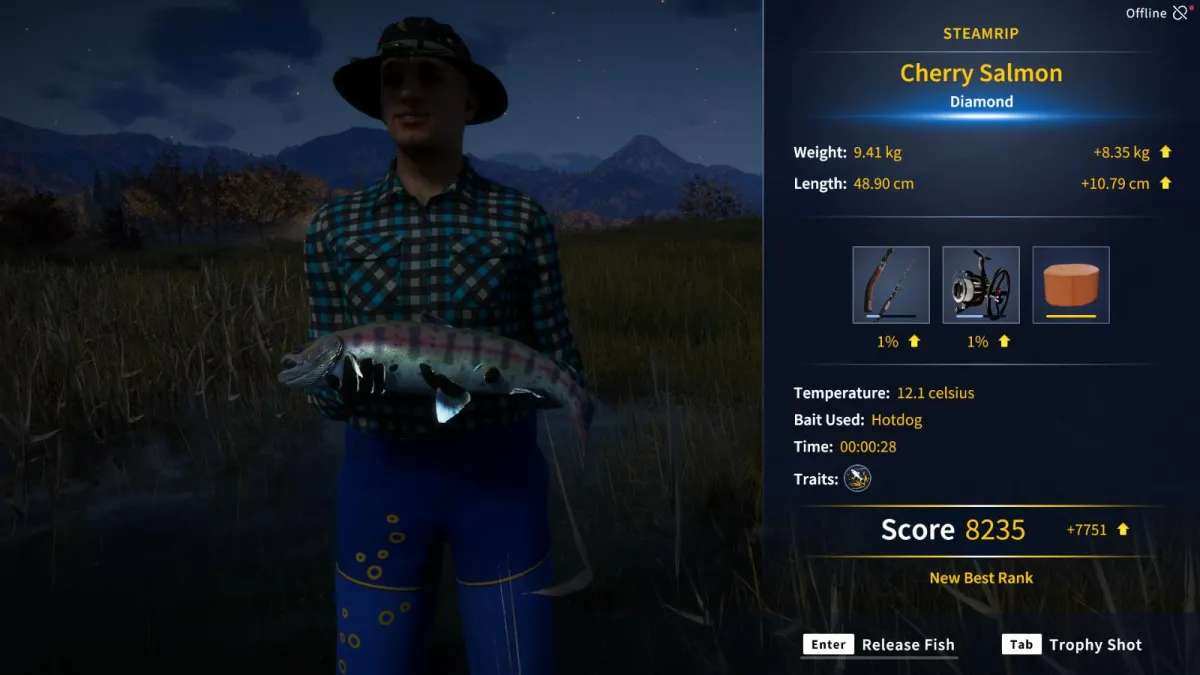View the fish trait icon
This screenshot has height=675, width=1200.
click(857, 479)
